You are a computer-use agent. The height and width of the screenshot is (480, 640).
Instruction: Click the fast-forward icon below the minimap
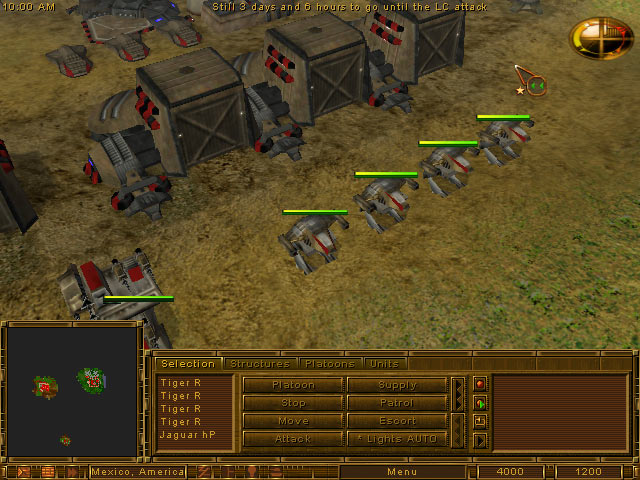click(x=22, y=471)
